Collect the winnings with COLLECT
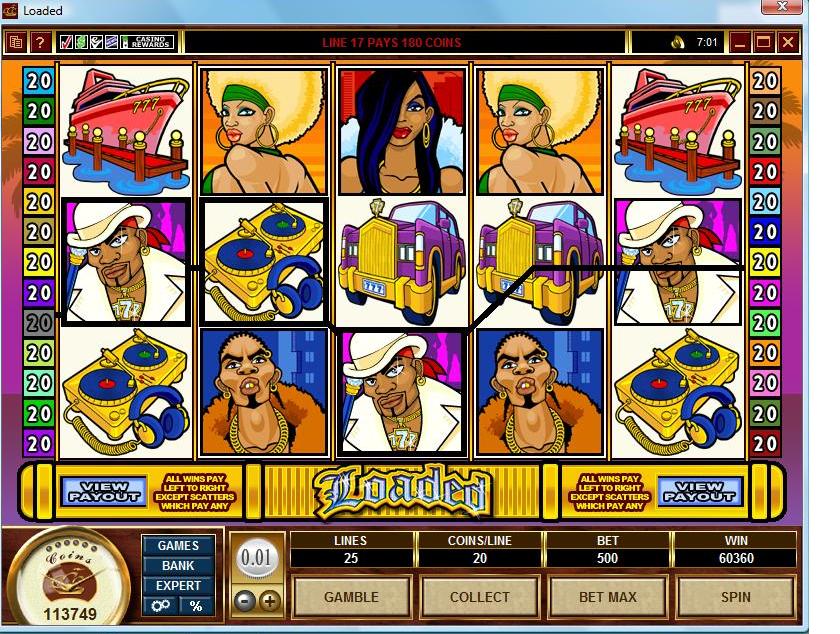Image resolution: width=840 pixels, height=634 pixels. pos(479,597)
